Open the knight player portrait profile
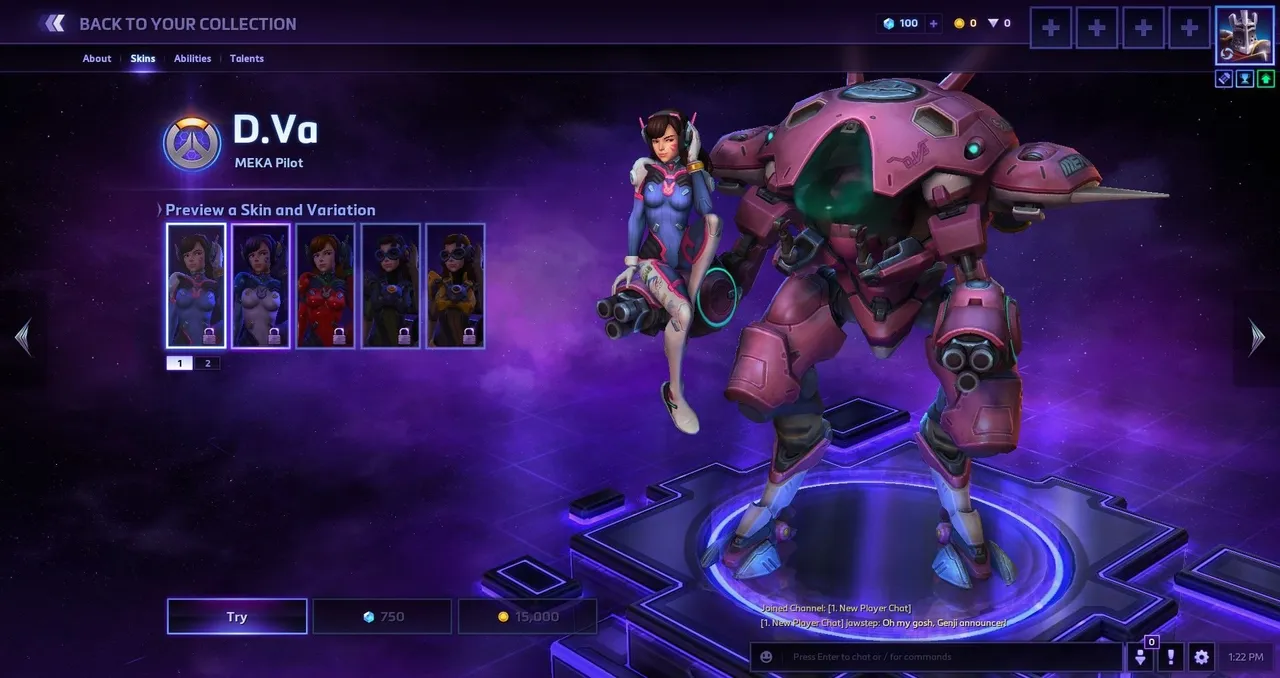Image resolution: width=1280 pixels, height=678 pixels. [1244, 34]
